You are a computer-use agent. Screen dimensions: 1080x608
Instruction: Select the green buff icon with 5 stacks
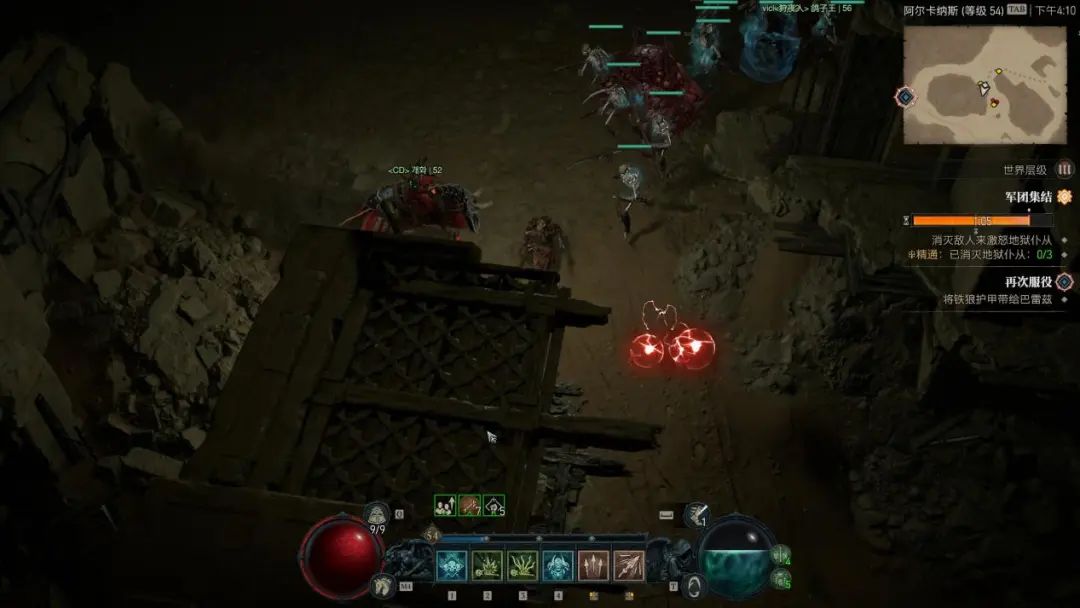coord(494,506)
